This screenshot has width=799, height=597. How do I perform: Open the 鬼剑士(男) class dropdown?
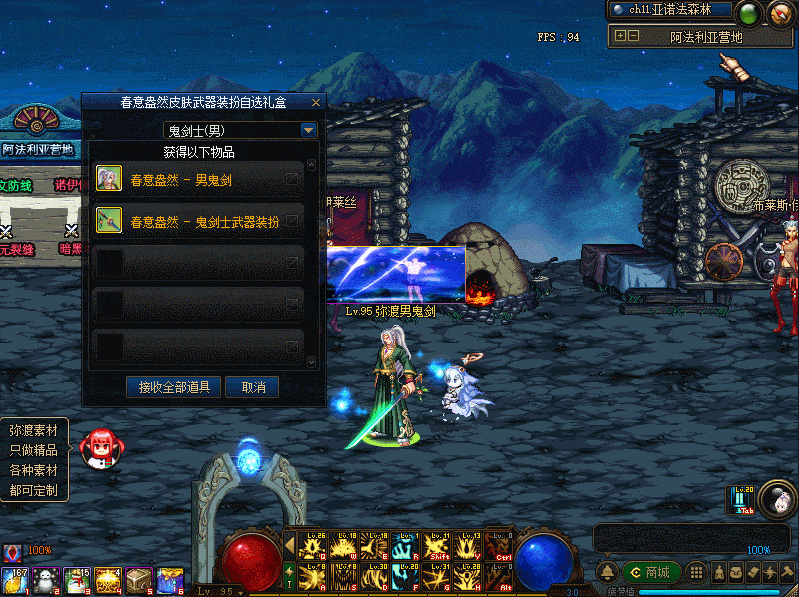pyautogui.click(x=309, y=130)
